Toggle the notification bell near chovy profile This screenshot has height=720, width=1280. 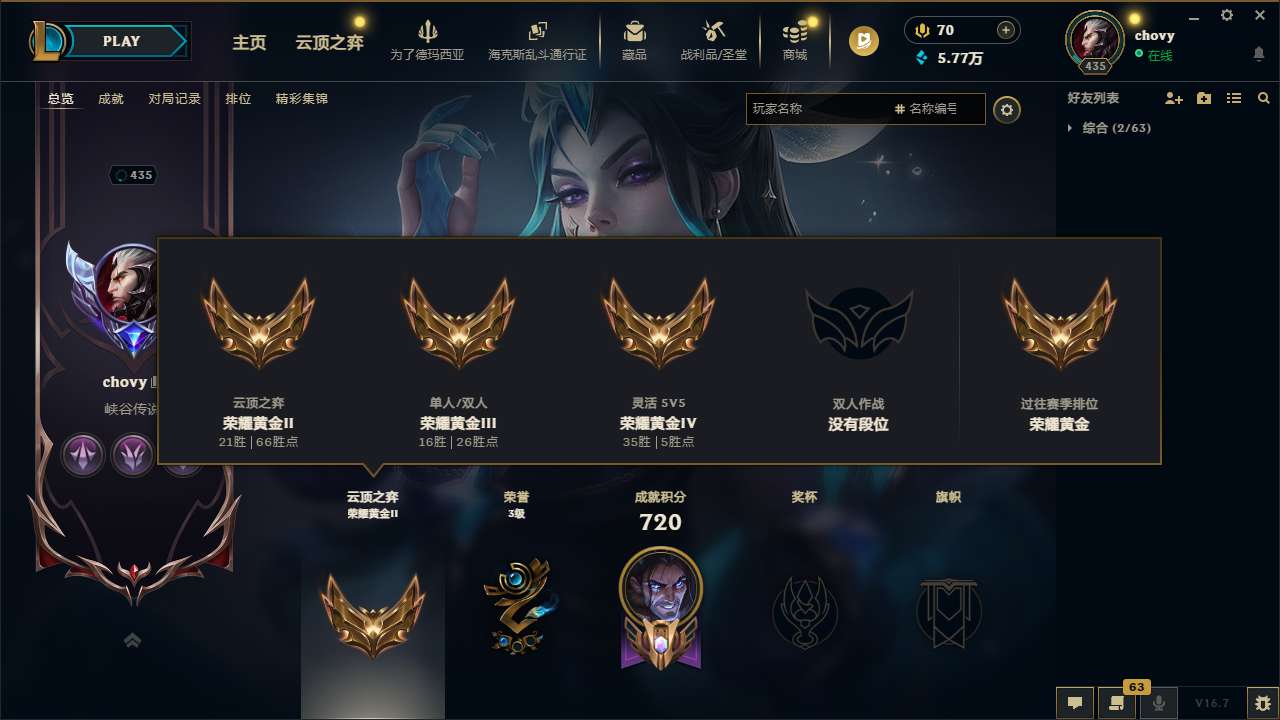point(1258,53)
